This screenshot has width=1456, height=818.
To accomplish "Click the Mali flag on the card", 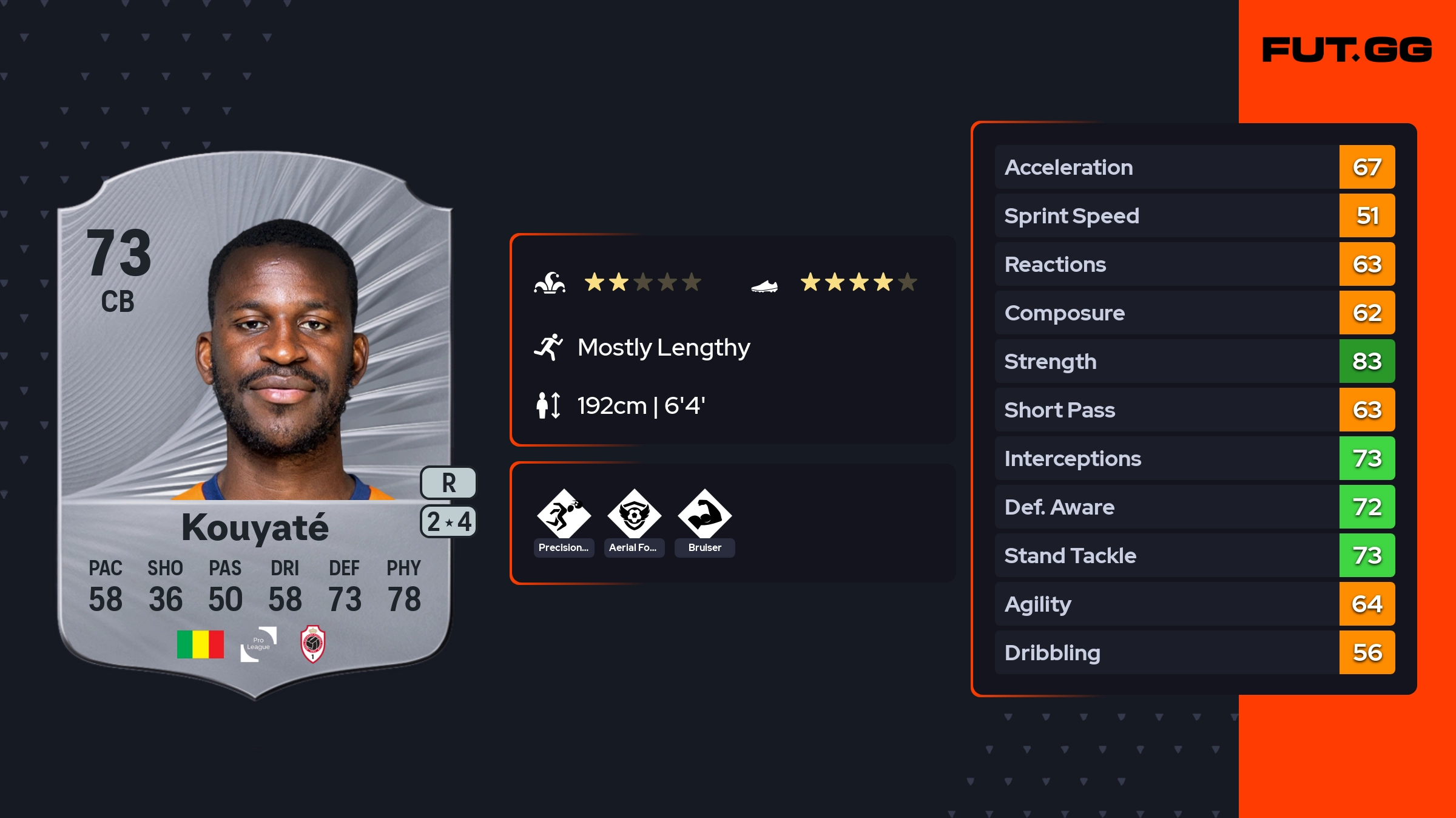I will [200, 644].
